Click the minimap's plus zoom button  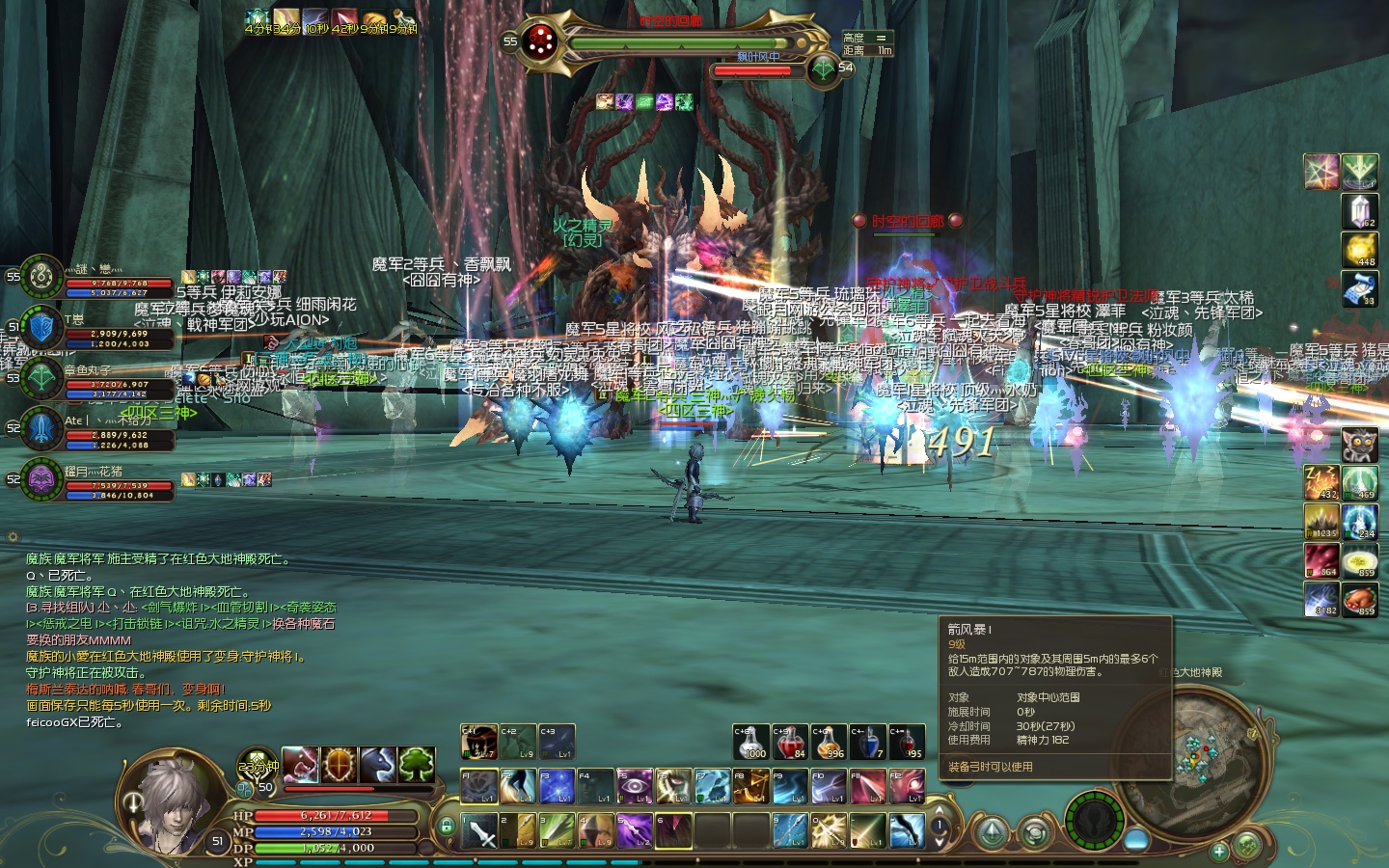pyautogui.click(x=1219, y=852)
